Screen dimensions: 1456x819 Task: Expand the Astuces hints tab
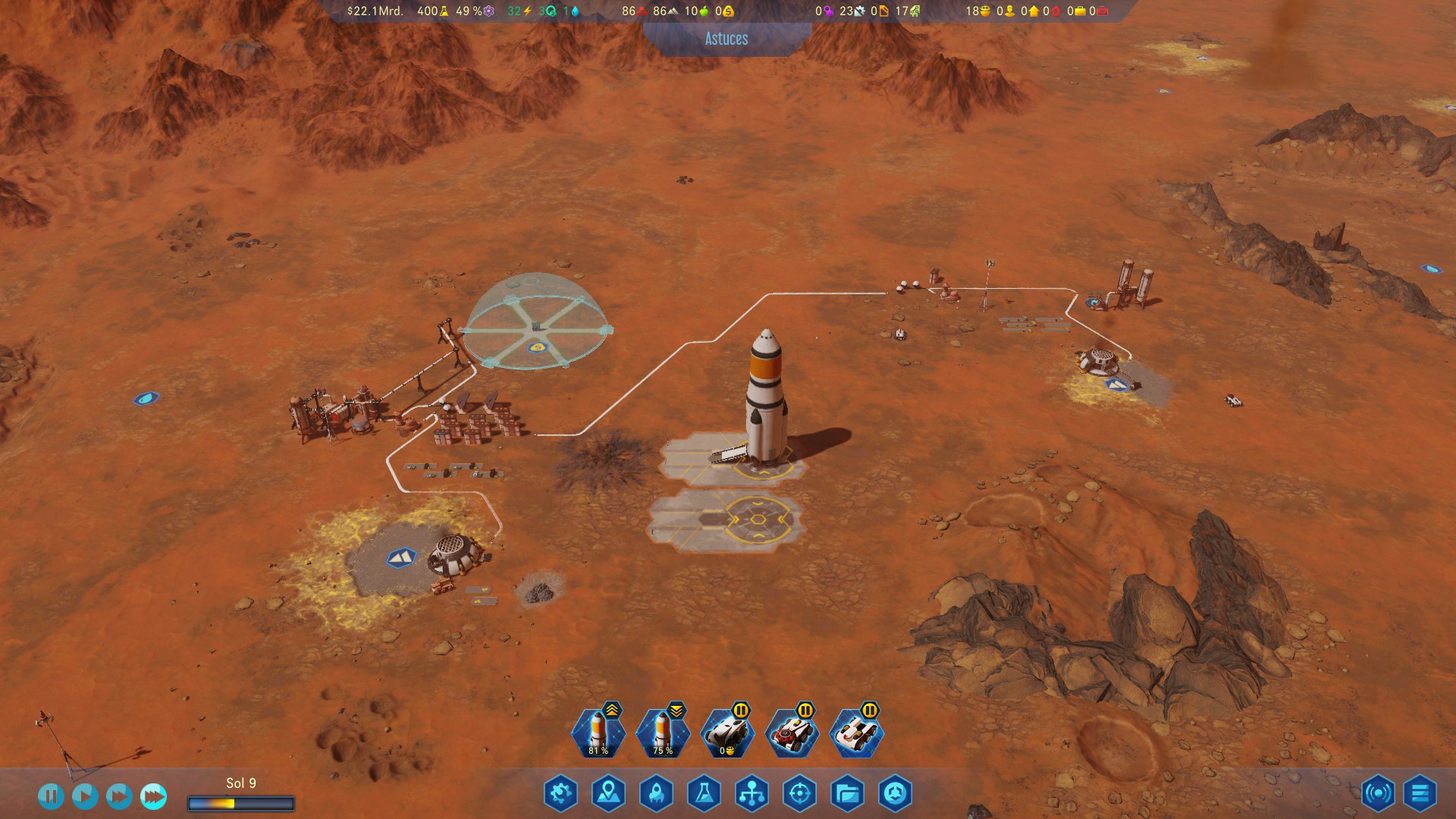(x=726, y=39)
